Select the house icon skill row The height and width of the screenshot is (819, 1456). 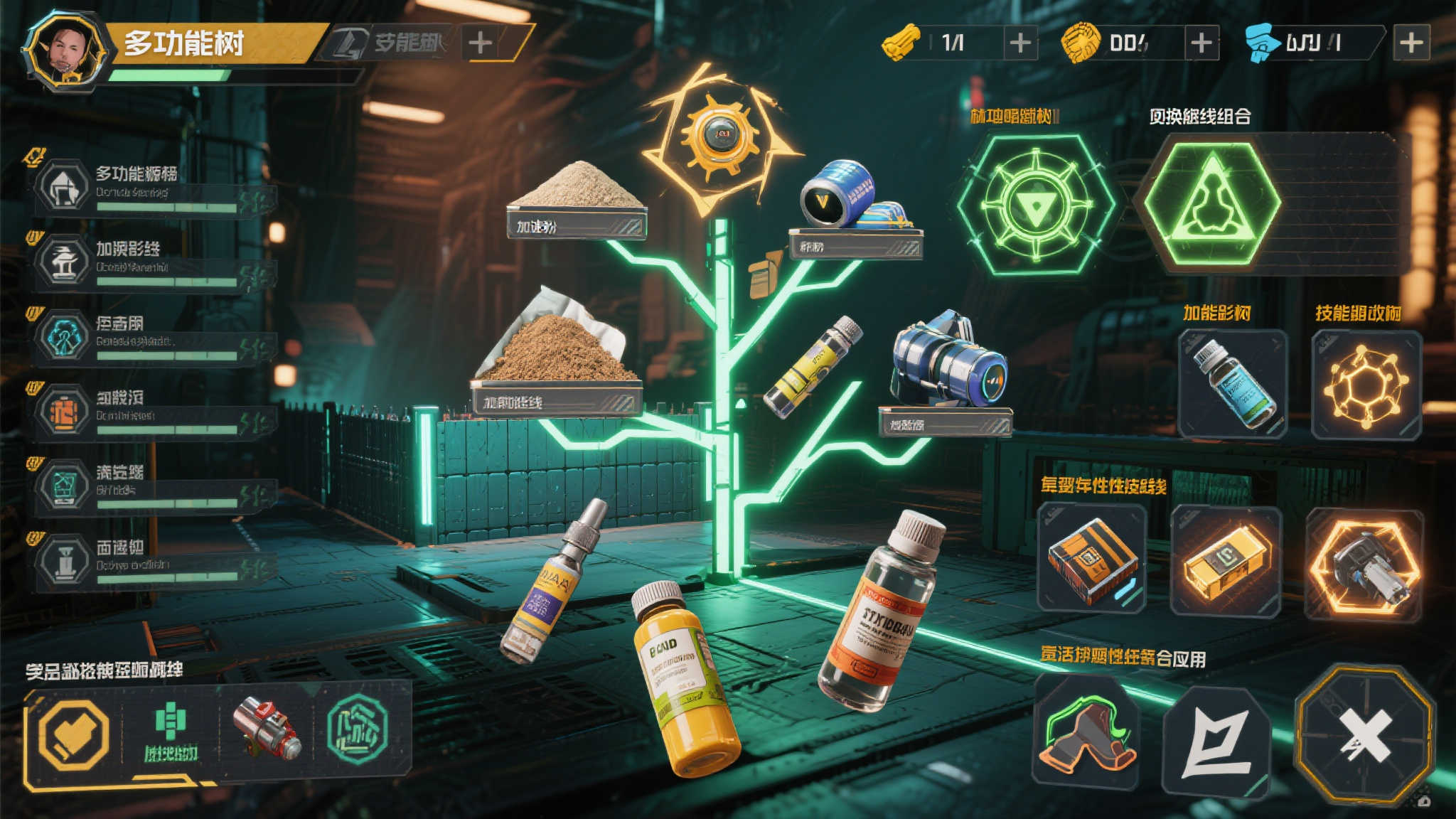click(153, 188)
